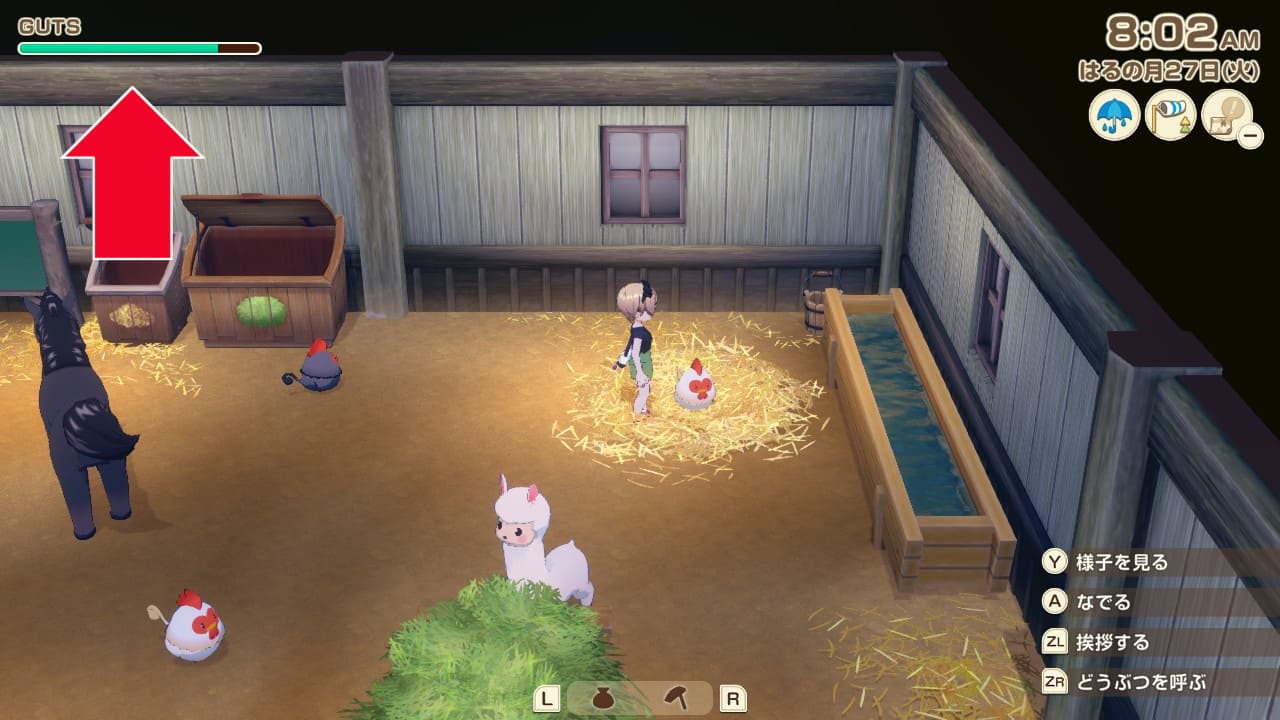The image size is (1280, 720).
Task: Open the map notification icon
Action: click(x=1225, y=113)
